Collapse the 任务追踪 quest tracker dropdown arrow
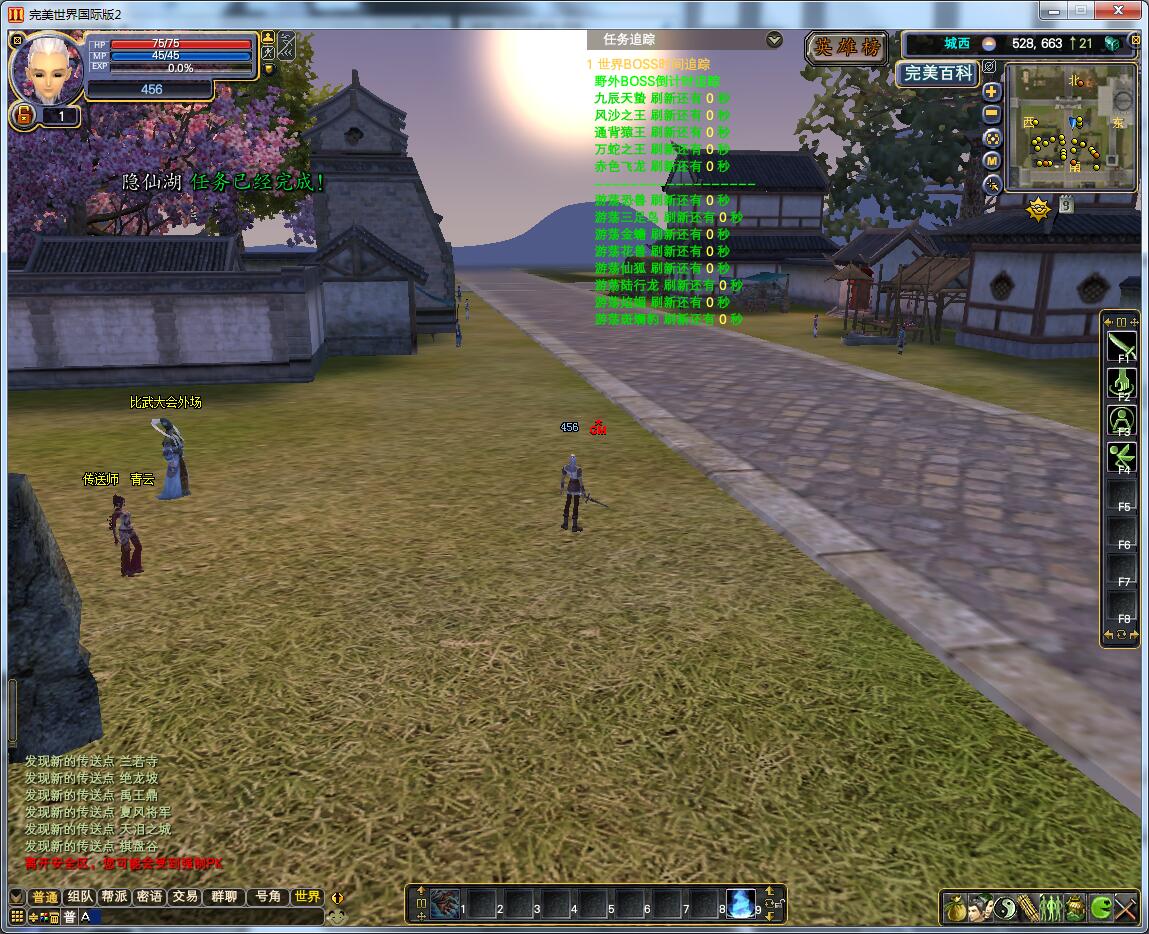This screenshot has height=934, width=1149. tap(774, 40)
